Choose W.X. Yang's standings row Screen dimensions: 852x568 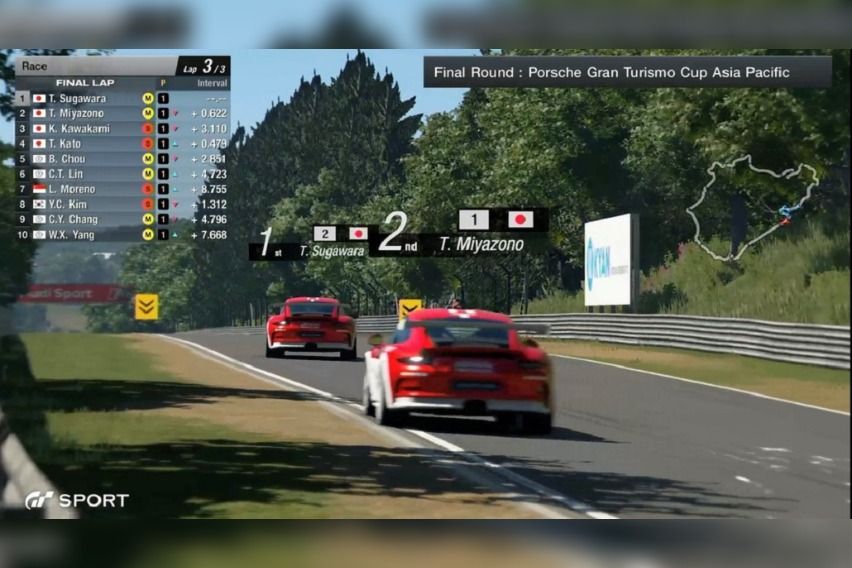point(122,234)
